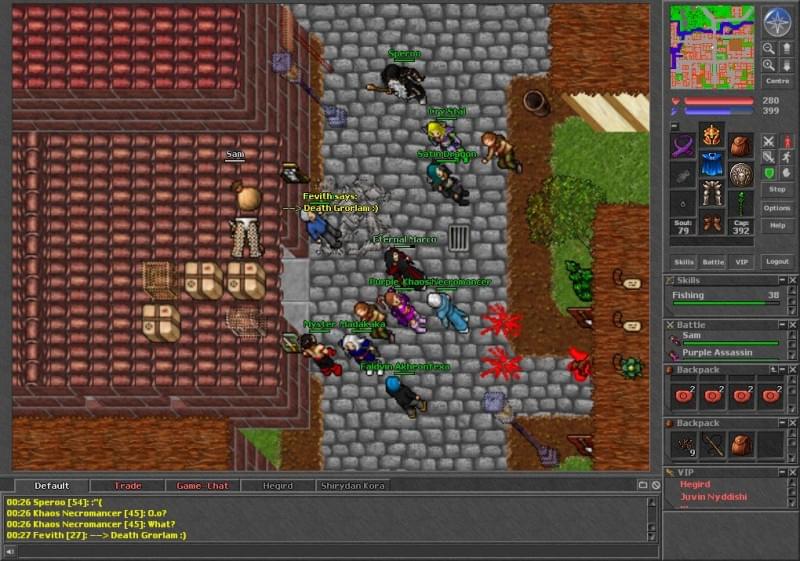Viewport: 800px width, 561px height.
Task: Toggle the Skills window button
Action: coord(683,261)
